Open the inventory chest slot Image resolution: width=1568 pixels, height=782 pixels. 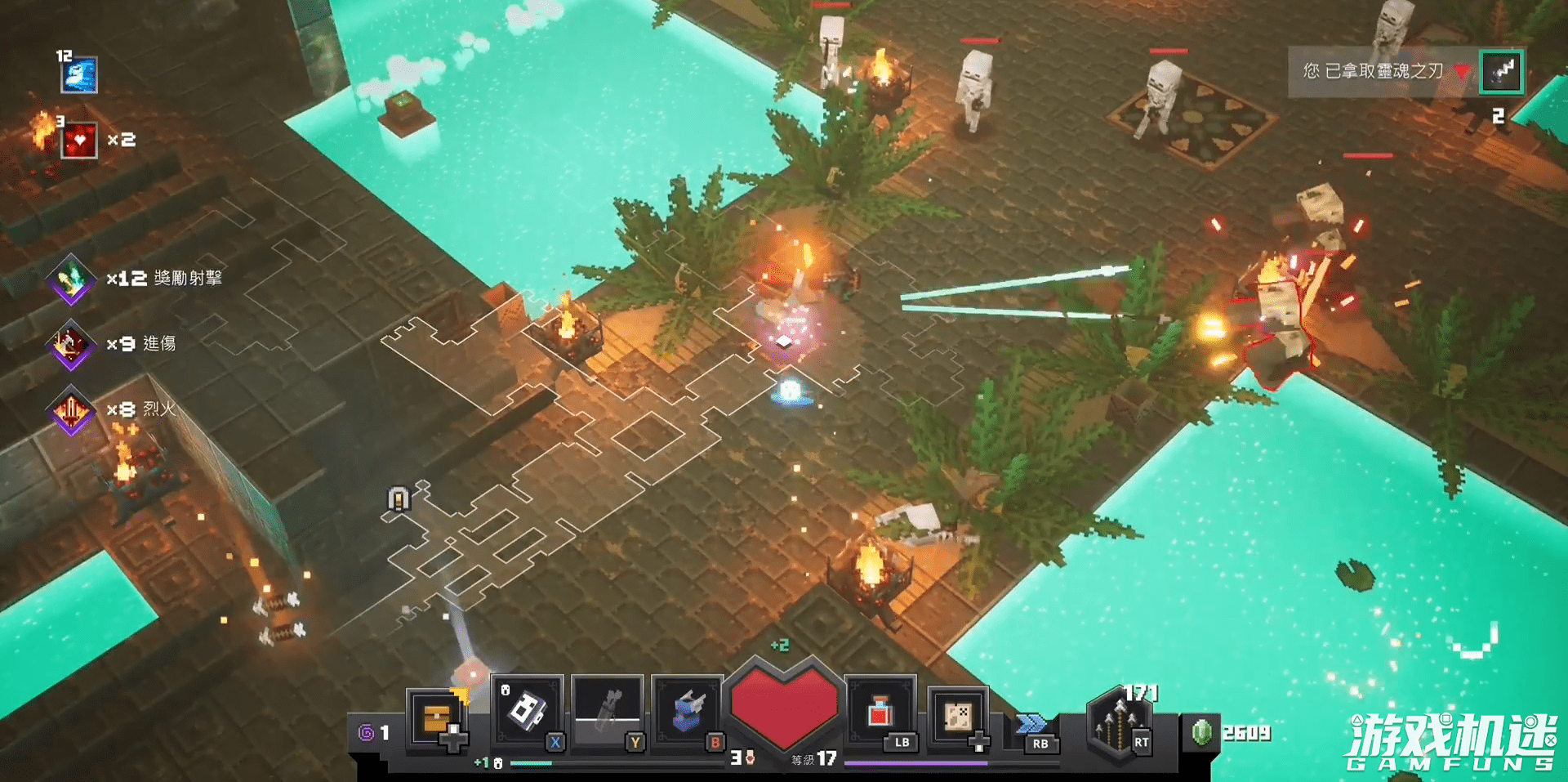click(437, 718)
